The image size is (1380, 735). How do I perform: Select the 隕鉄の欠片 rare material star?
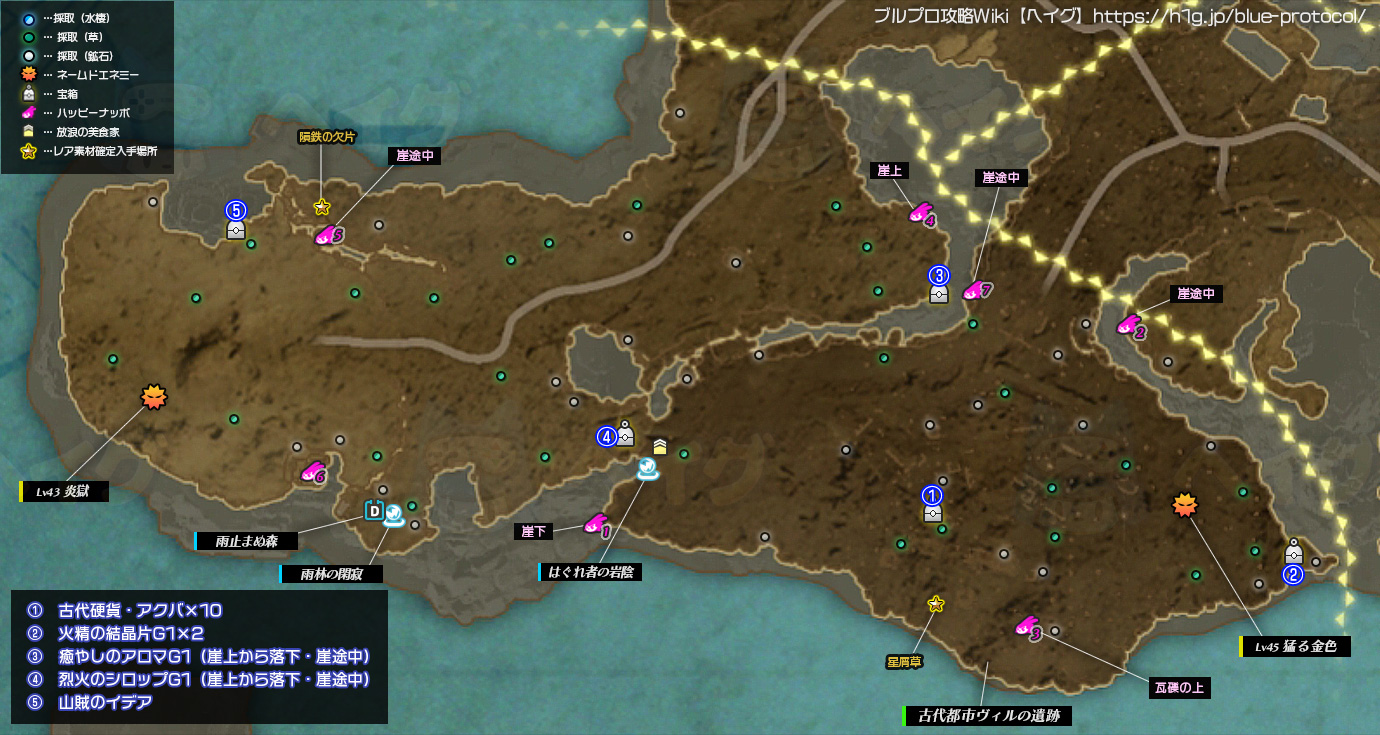322,208
